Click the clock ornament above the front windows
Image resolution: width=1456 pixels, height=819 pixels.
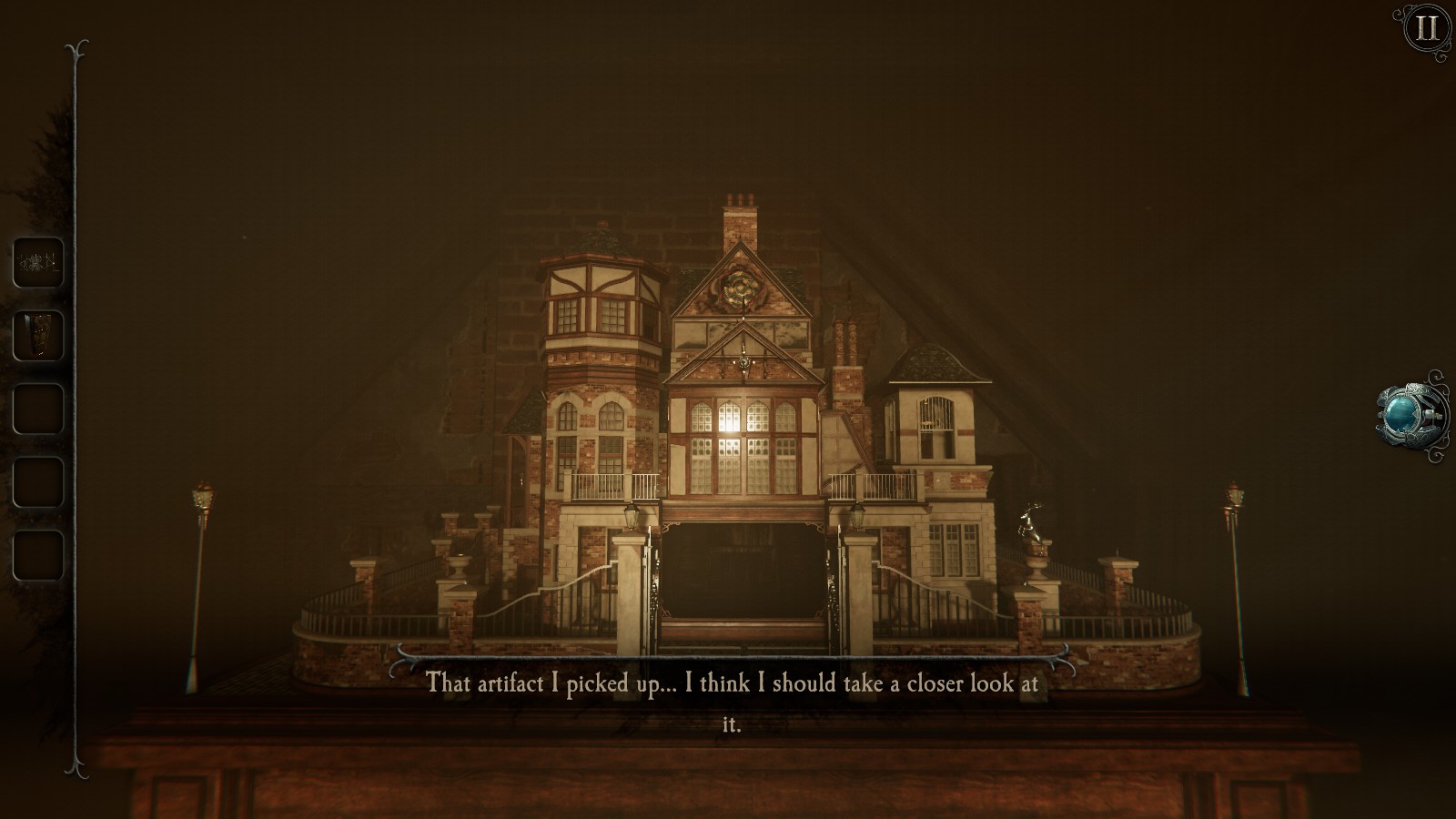click(743, 362)
